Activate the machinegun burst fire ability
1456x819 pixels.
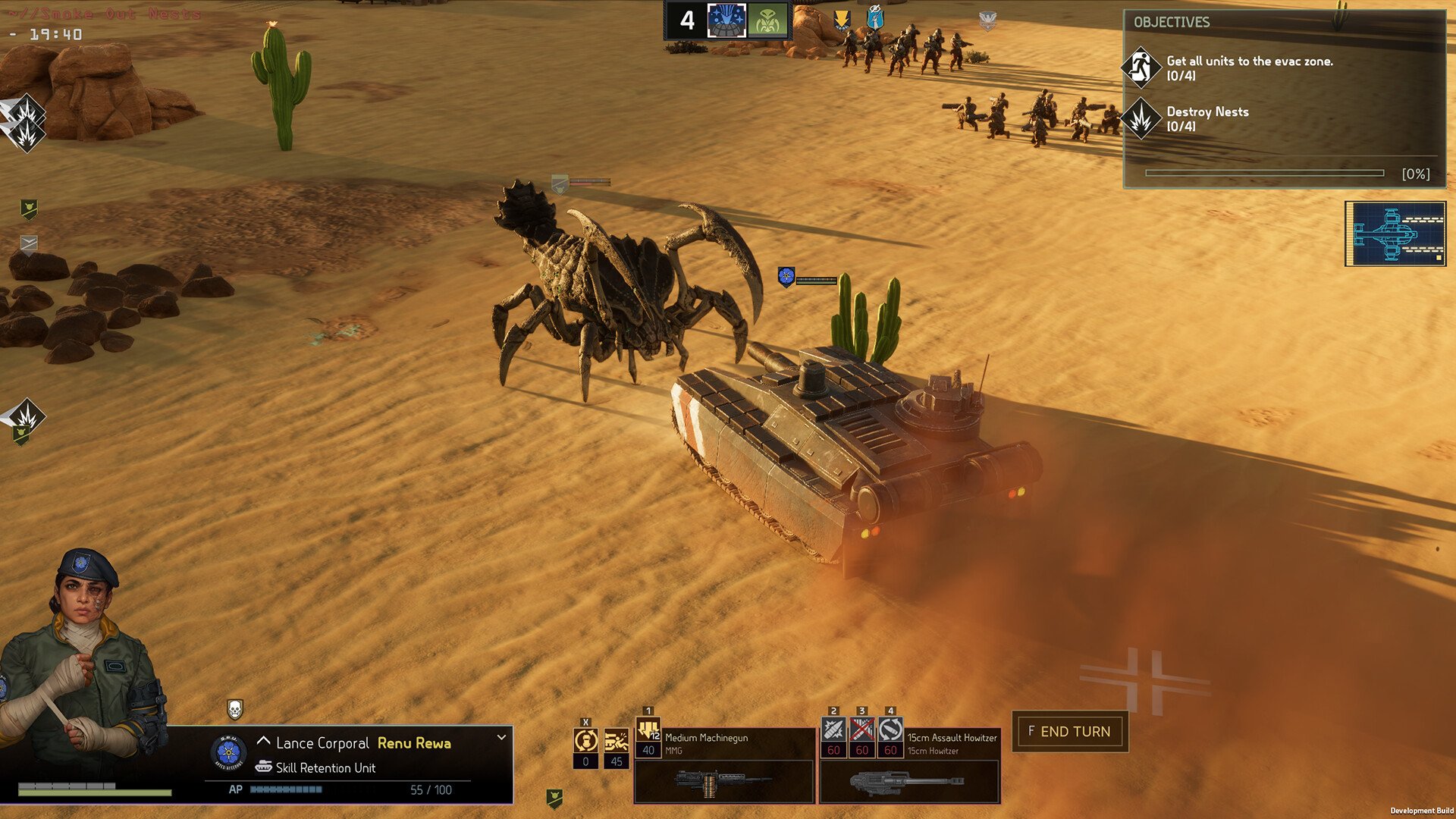click(648, 731)
